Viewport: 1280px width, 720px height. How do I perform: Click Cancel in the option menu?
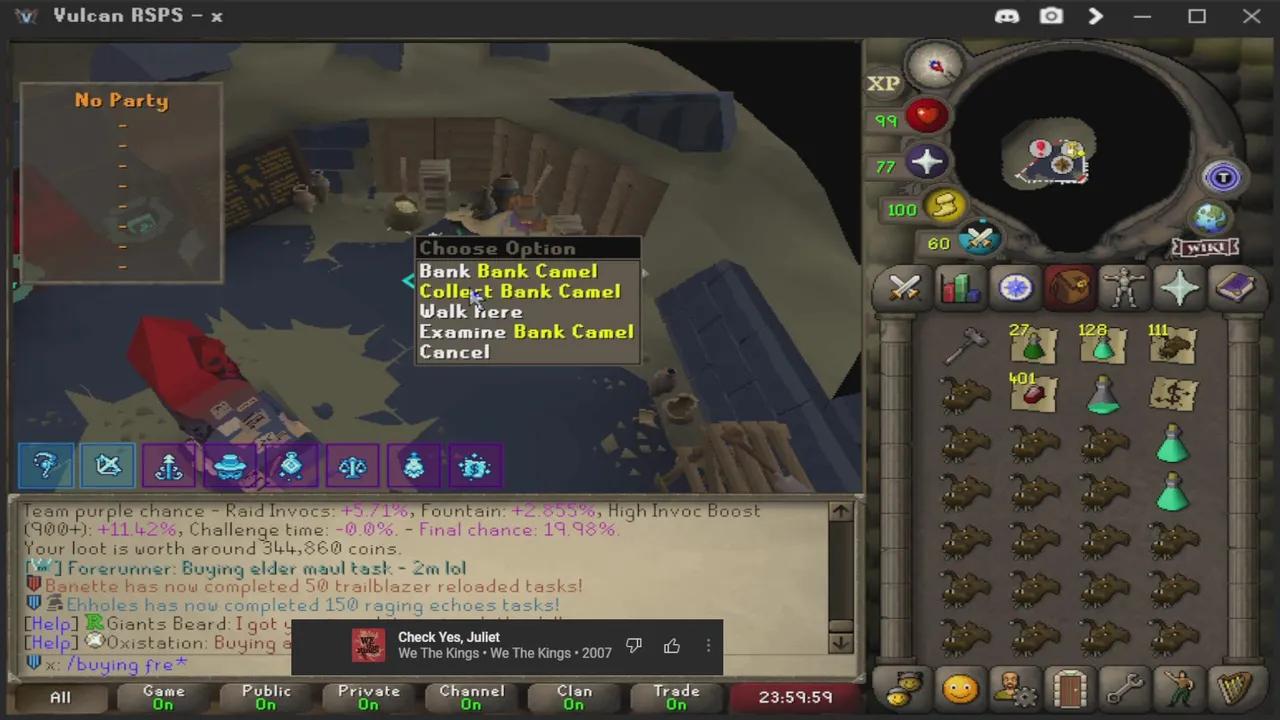(x=455, y=351)
